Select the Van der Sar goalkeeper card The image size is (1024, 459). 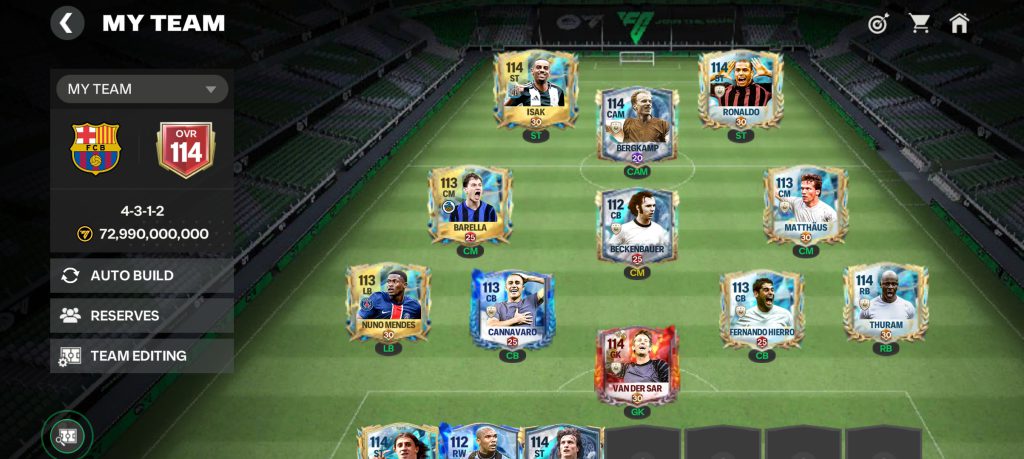pos(637,365)
